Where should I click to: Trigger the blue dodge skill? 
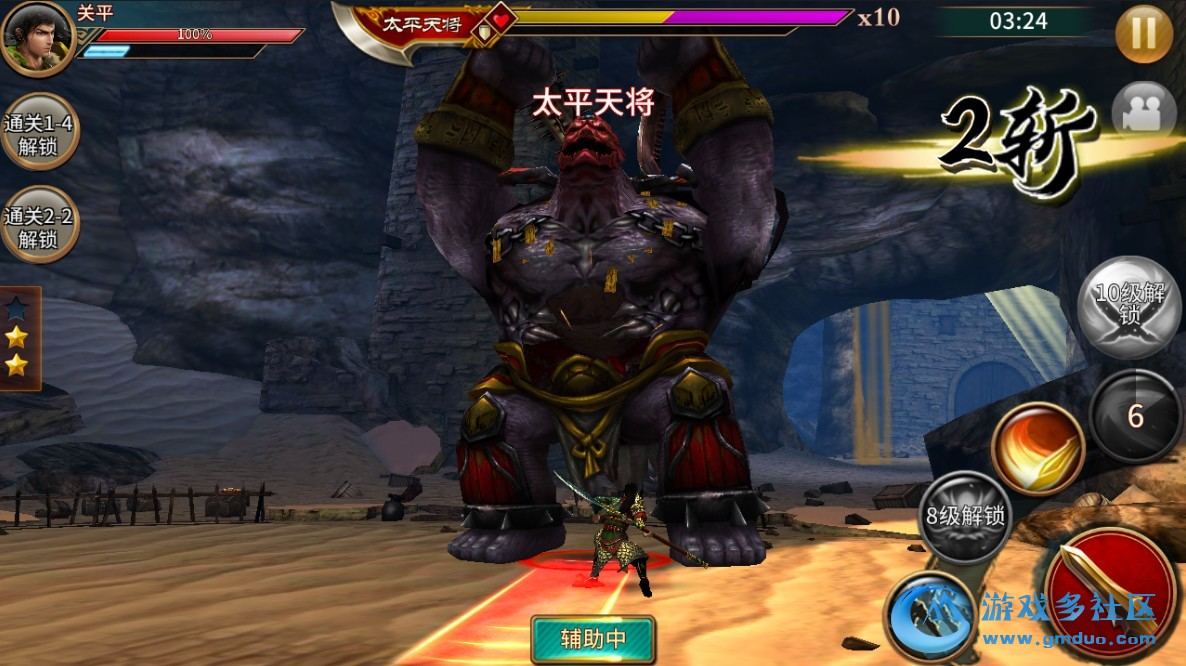click(x=931, y=612)
